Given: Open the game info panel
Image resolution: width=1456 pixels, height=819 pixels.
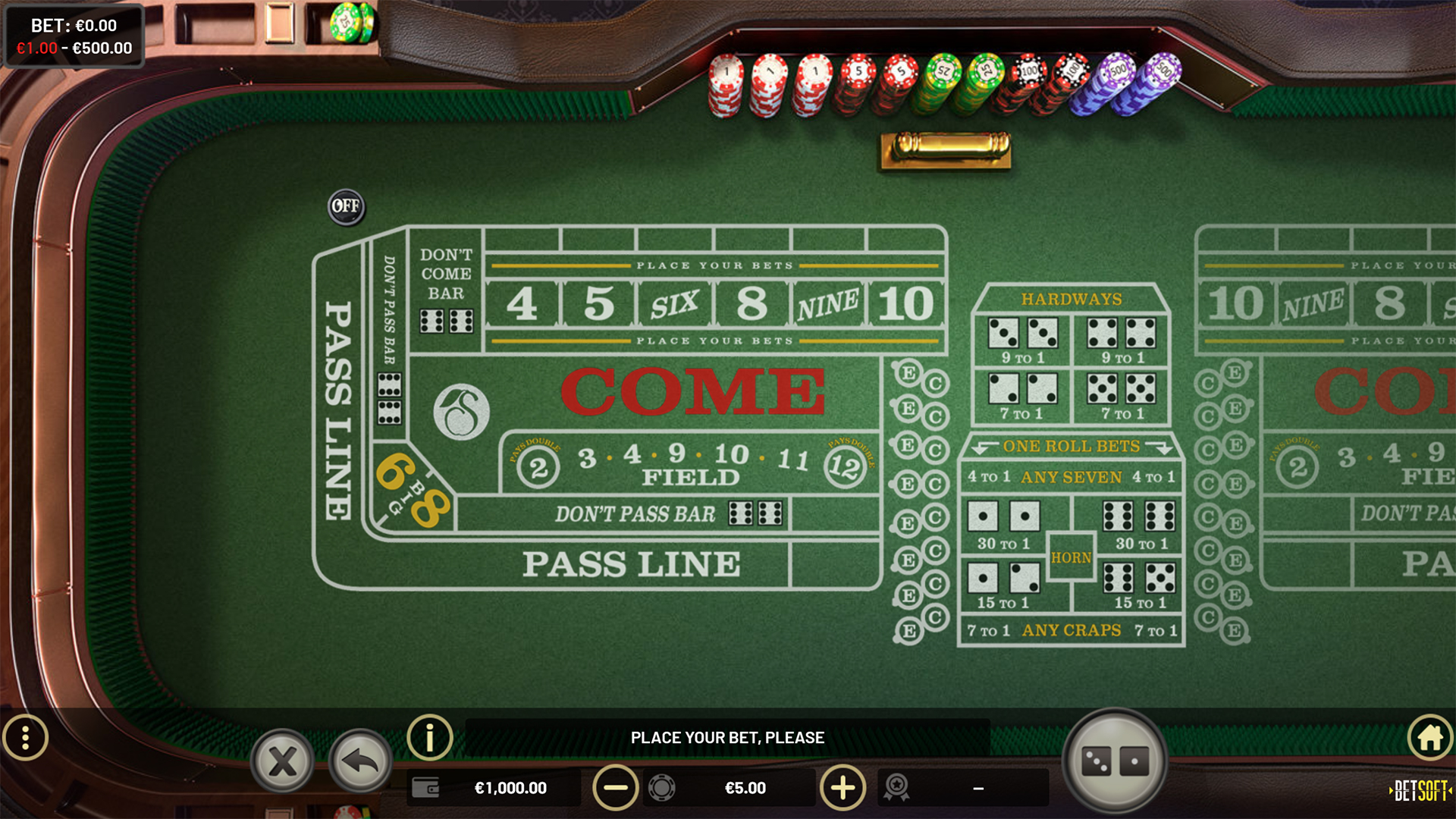Looking at the screenshot, I should pyautogui.click(x=430, y=737).
